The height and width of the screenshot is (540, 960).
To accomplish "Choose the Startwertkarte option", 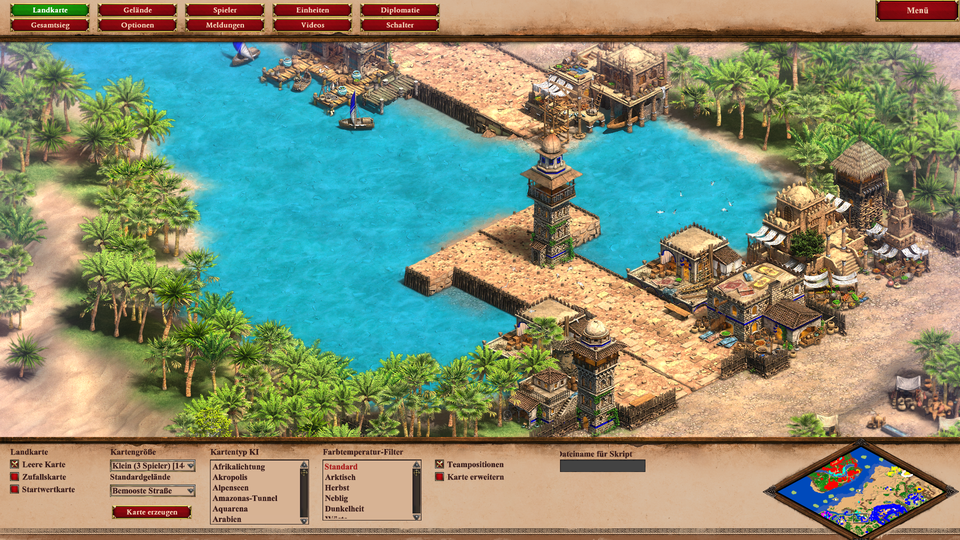I will pyautogui.click(x=15, y=489).
